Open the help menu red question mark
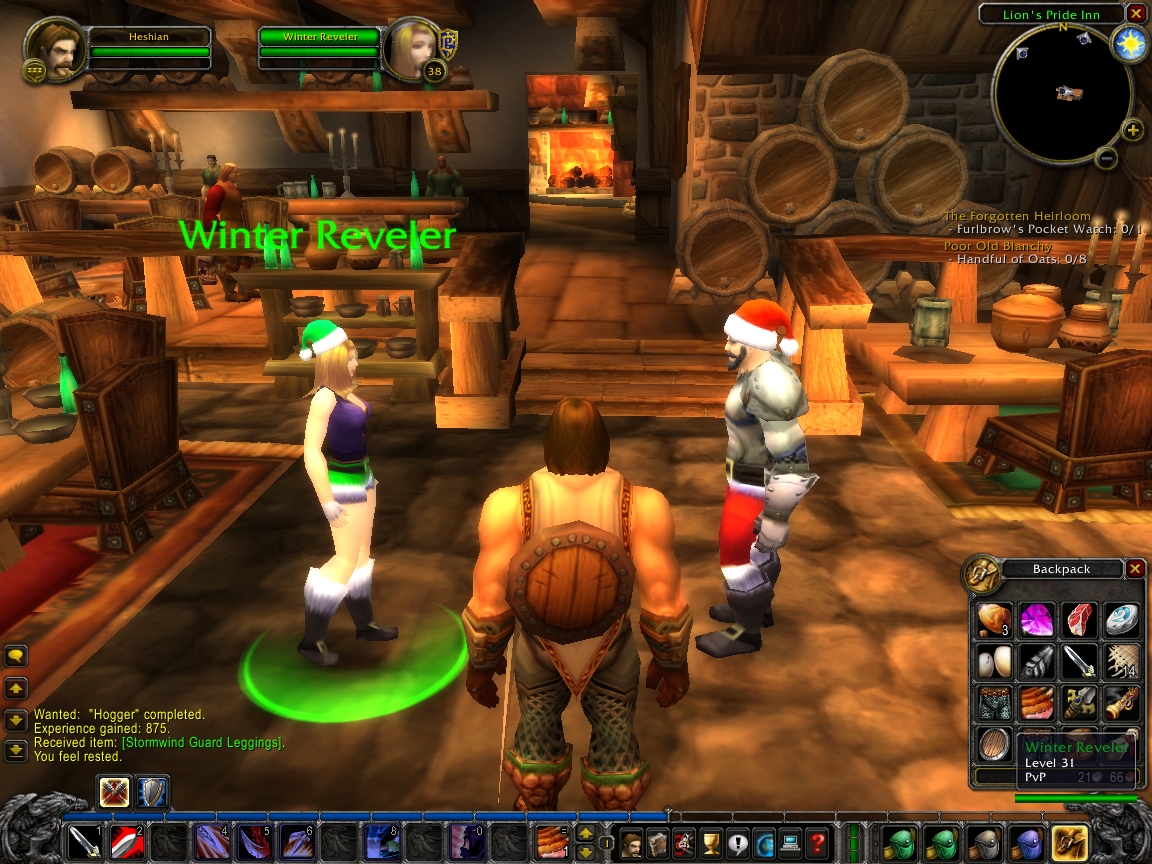 click(816, 843)
